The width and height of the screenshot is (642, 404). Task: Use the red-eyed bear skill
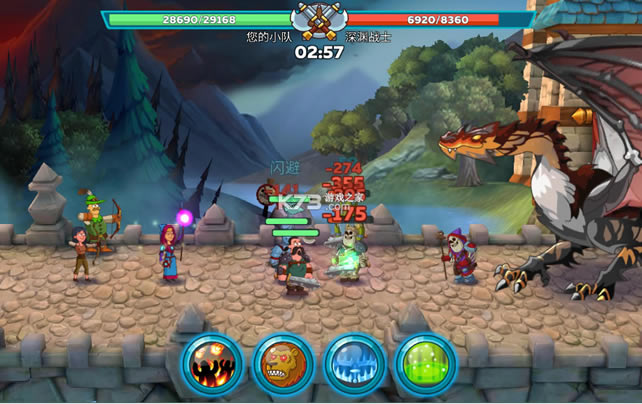click(x=283, y=364)
